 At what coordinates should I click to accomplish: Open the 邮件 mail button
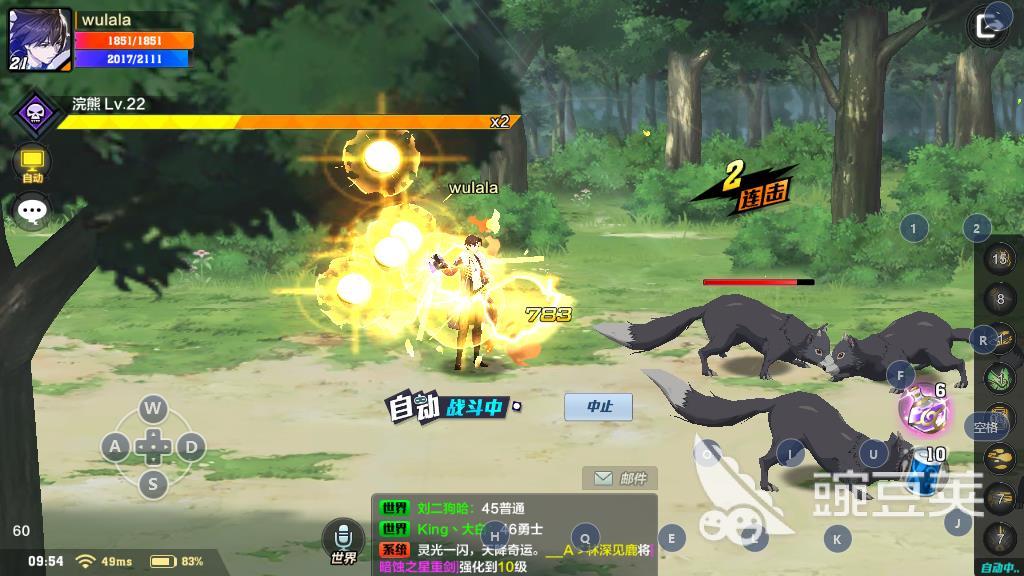620,479
